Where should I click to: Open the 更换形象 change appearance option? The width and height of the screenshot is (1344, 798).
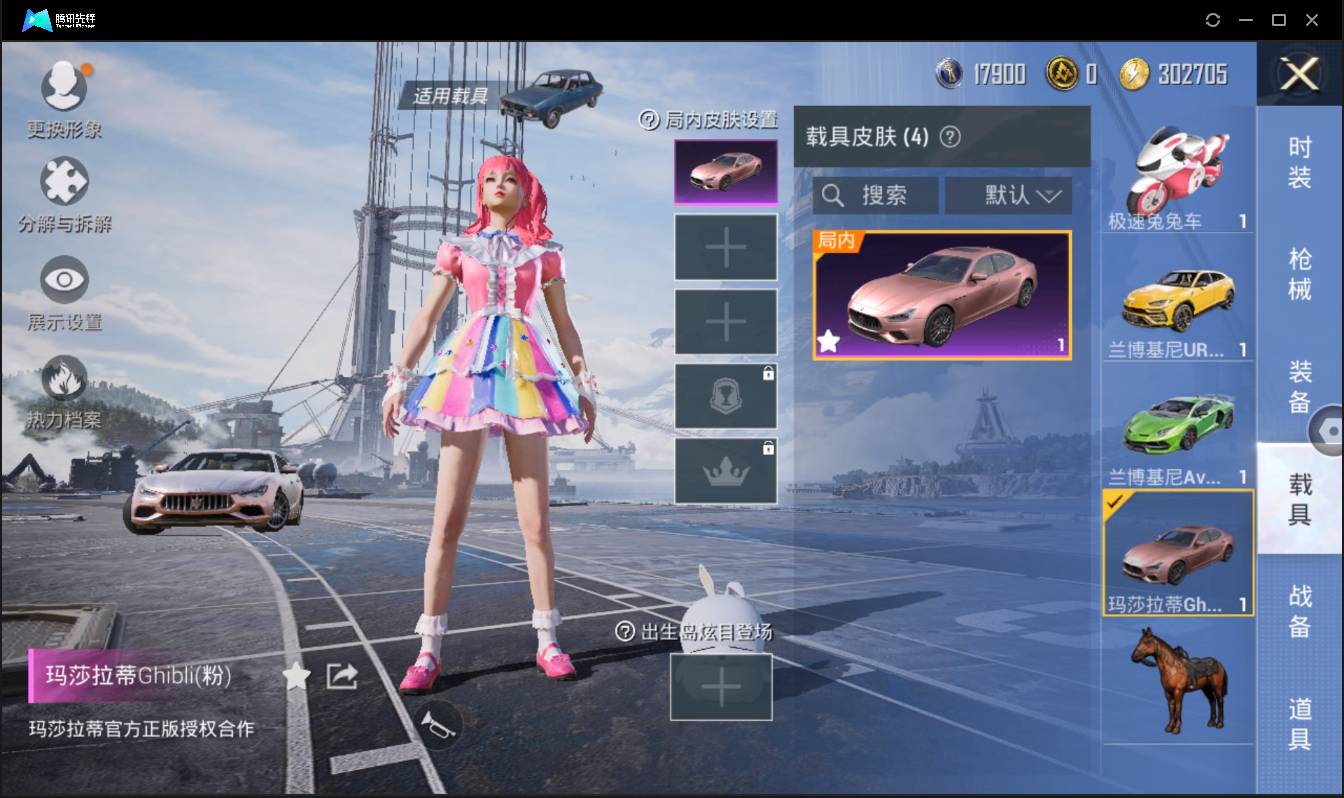(64, 87)
